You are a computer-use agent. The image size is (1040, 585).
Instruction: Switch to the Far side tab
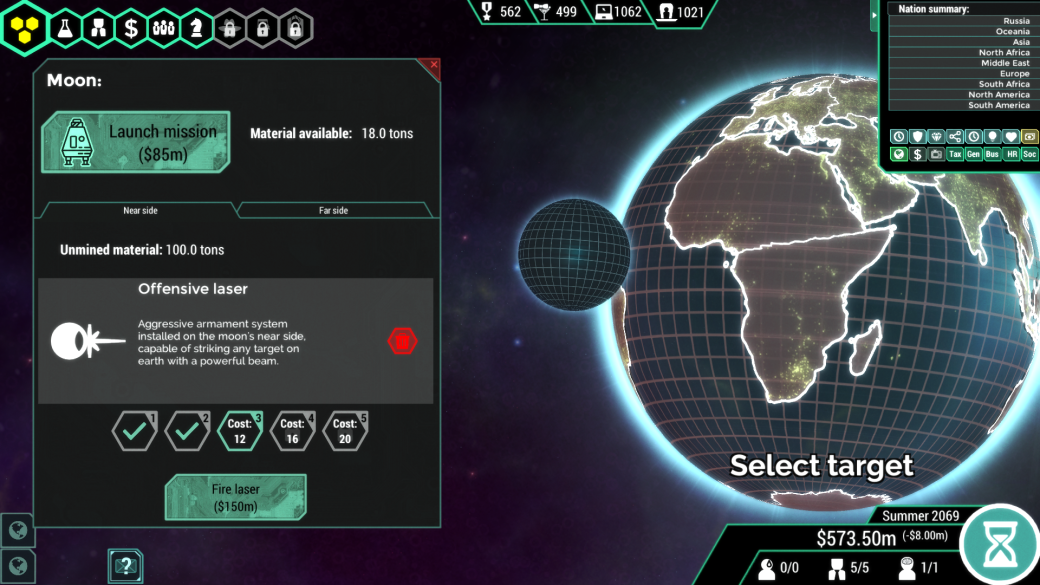333,211
